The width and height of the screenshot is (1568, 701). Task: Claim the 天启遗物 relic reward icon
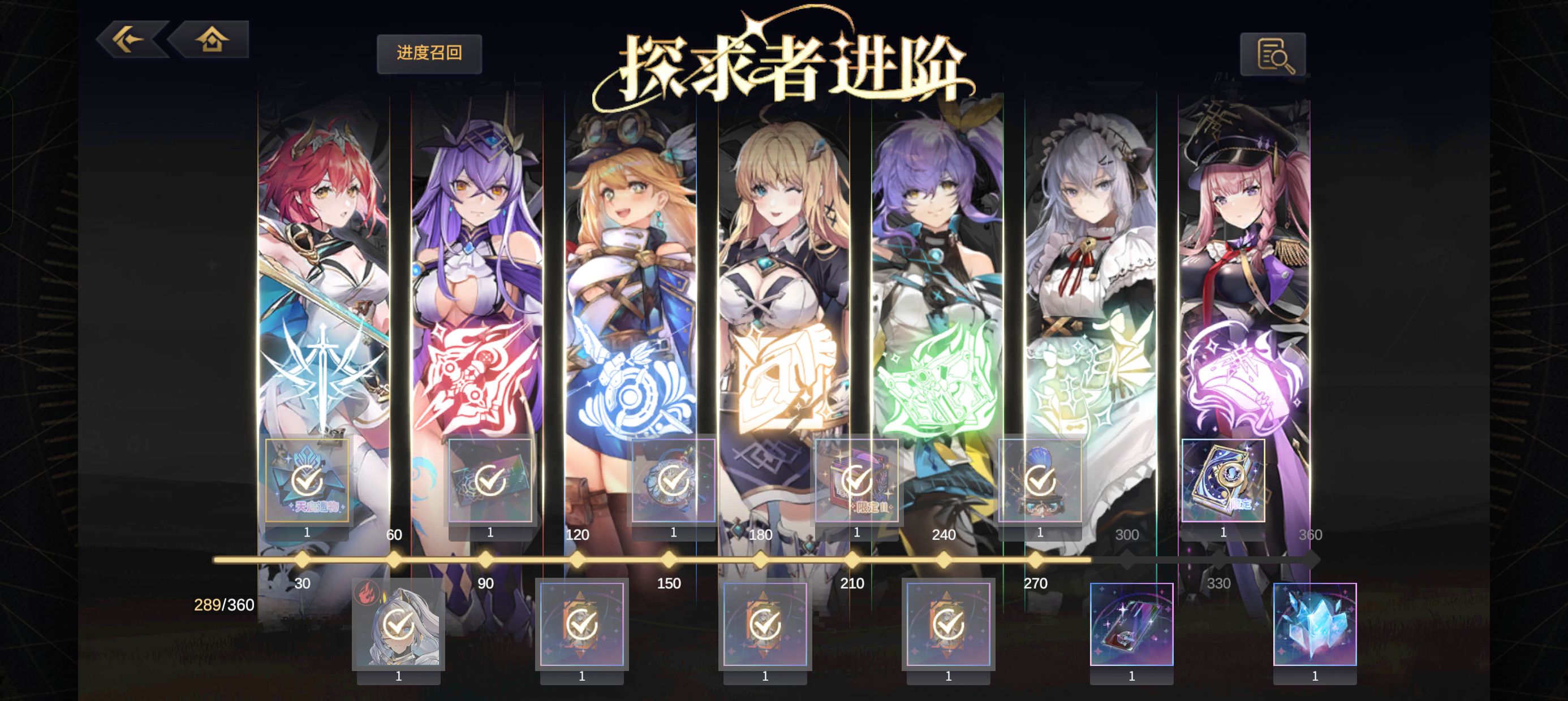[307, 481]
